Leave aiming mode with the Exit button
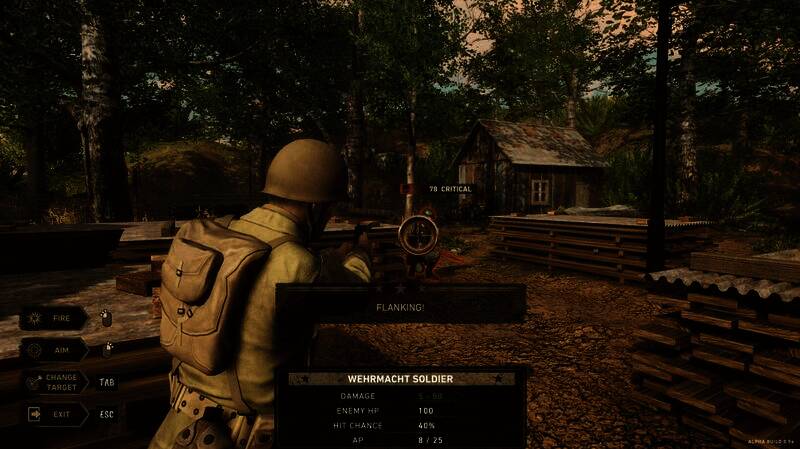This screenshot has height=449, width=800. pyautogui.click(x=53, y=412)
